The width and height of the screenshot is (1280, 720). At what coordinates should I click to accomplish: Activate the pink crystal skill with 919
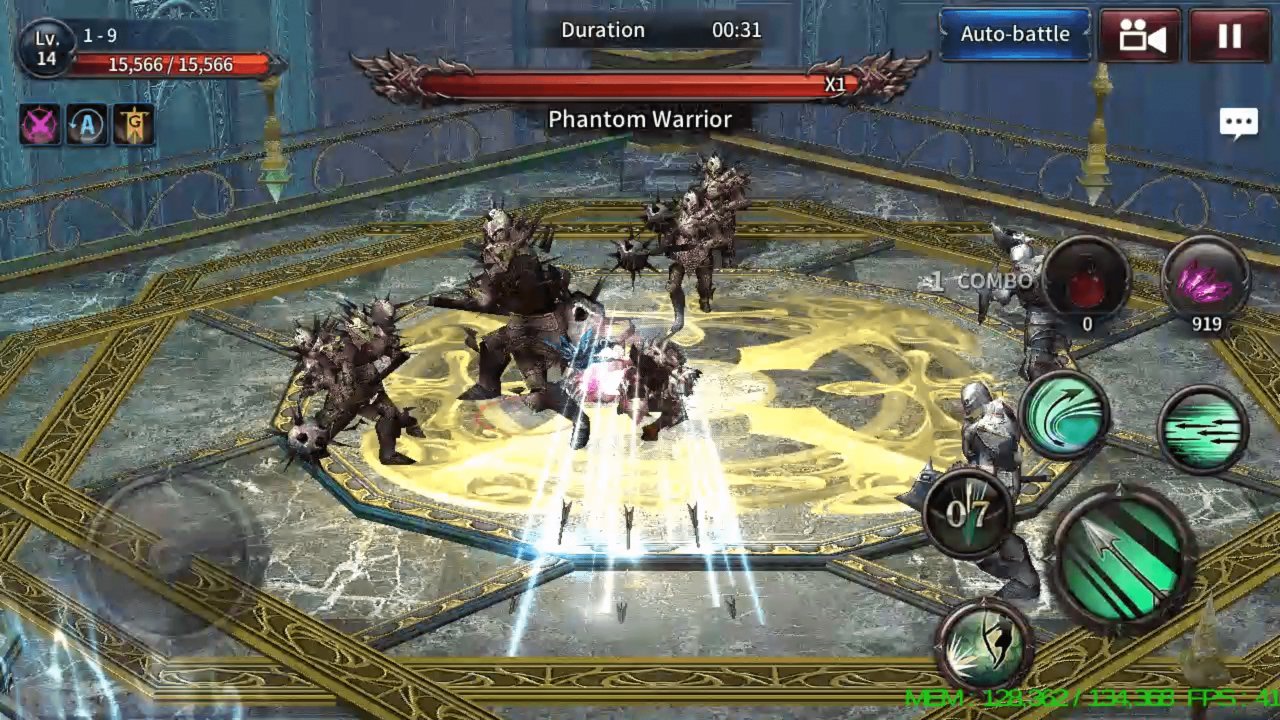1205,279
